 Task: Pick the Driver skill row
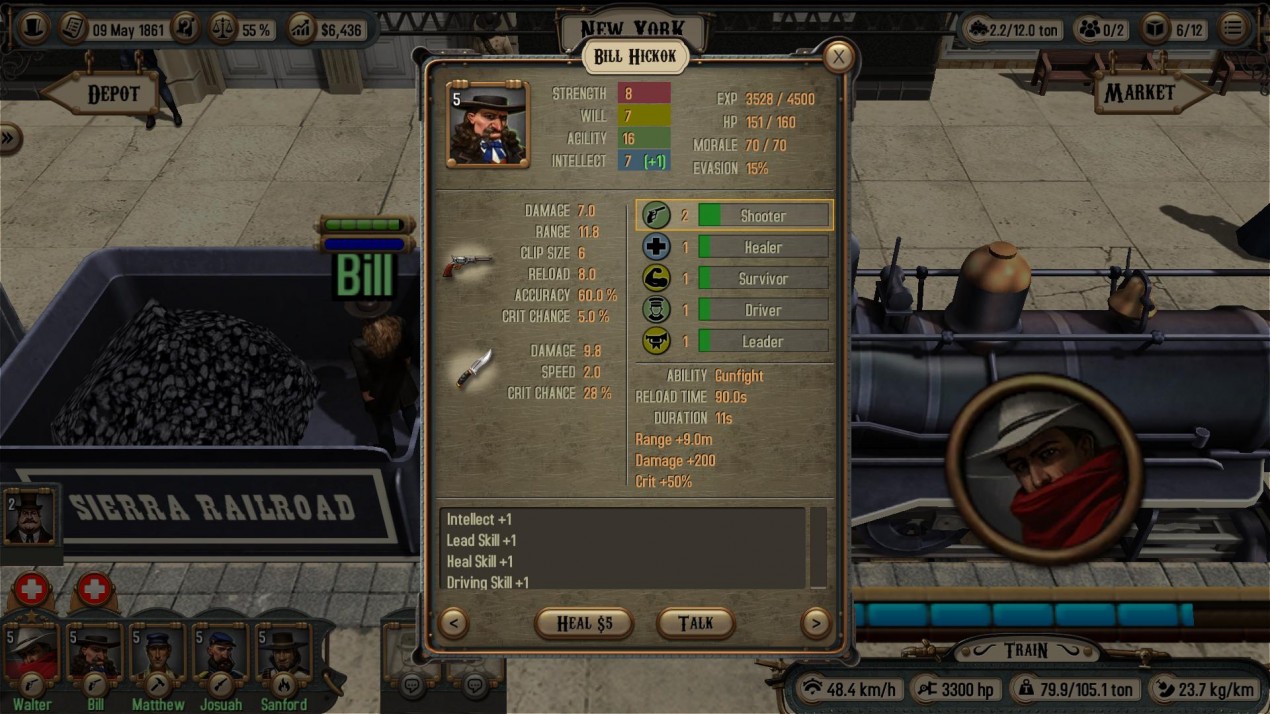pos(762,310)
